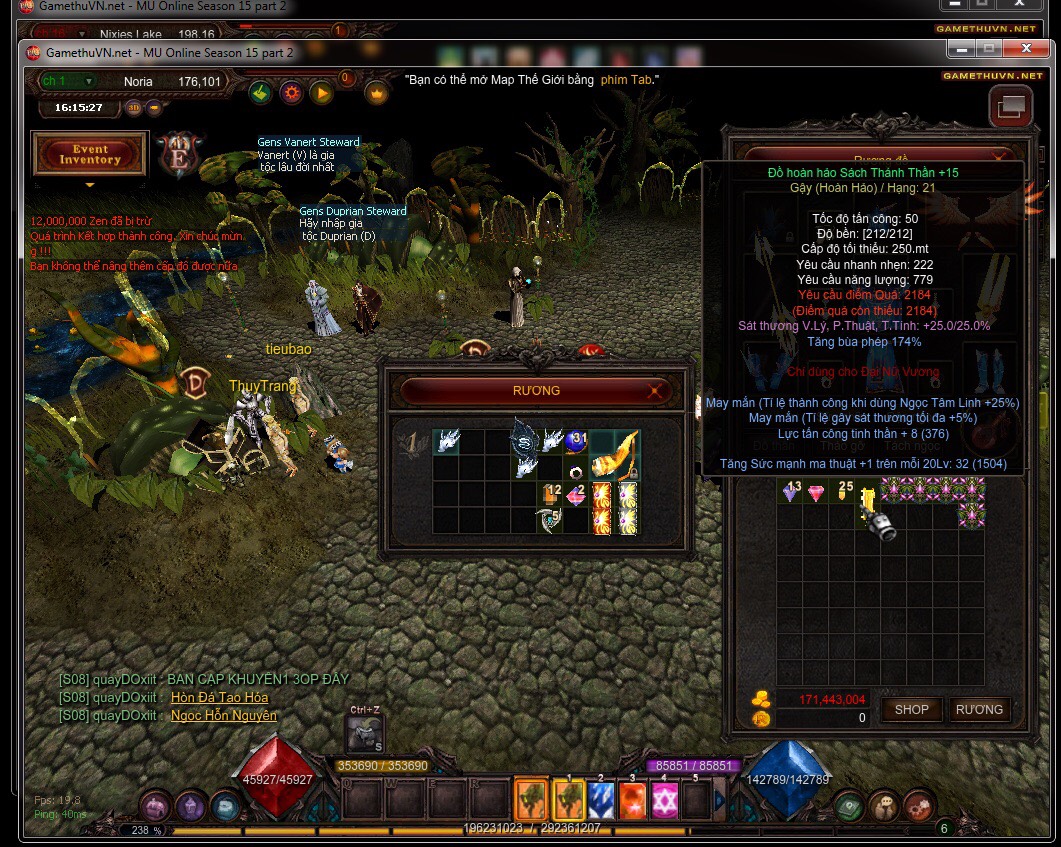Pick the pink jewel stack of 2
Image resolution: width=1061 pixels, height=847 pixels.
(575, 493)
